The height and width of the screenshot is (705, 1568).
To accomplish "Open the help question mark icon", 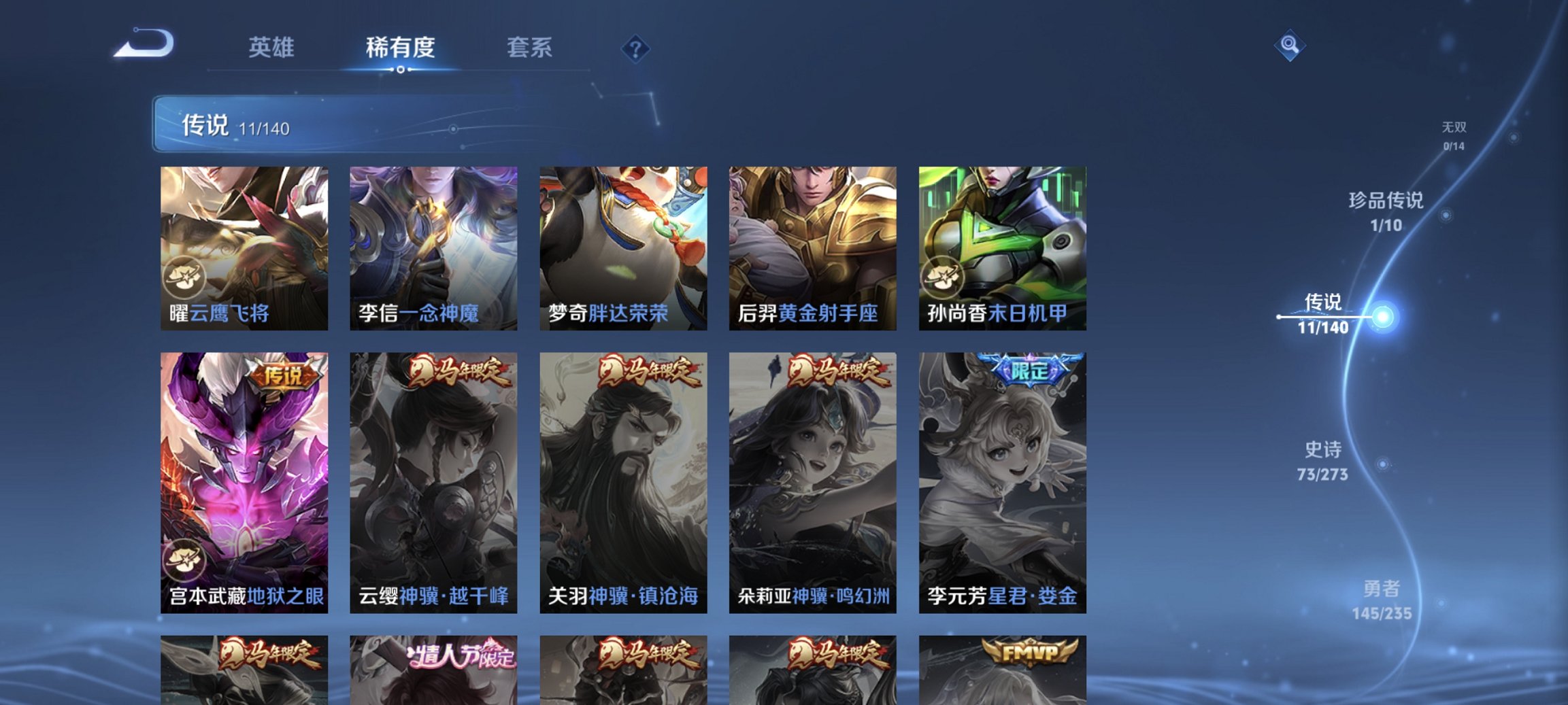I will pyautogui.click(x=634, y=48).
